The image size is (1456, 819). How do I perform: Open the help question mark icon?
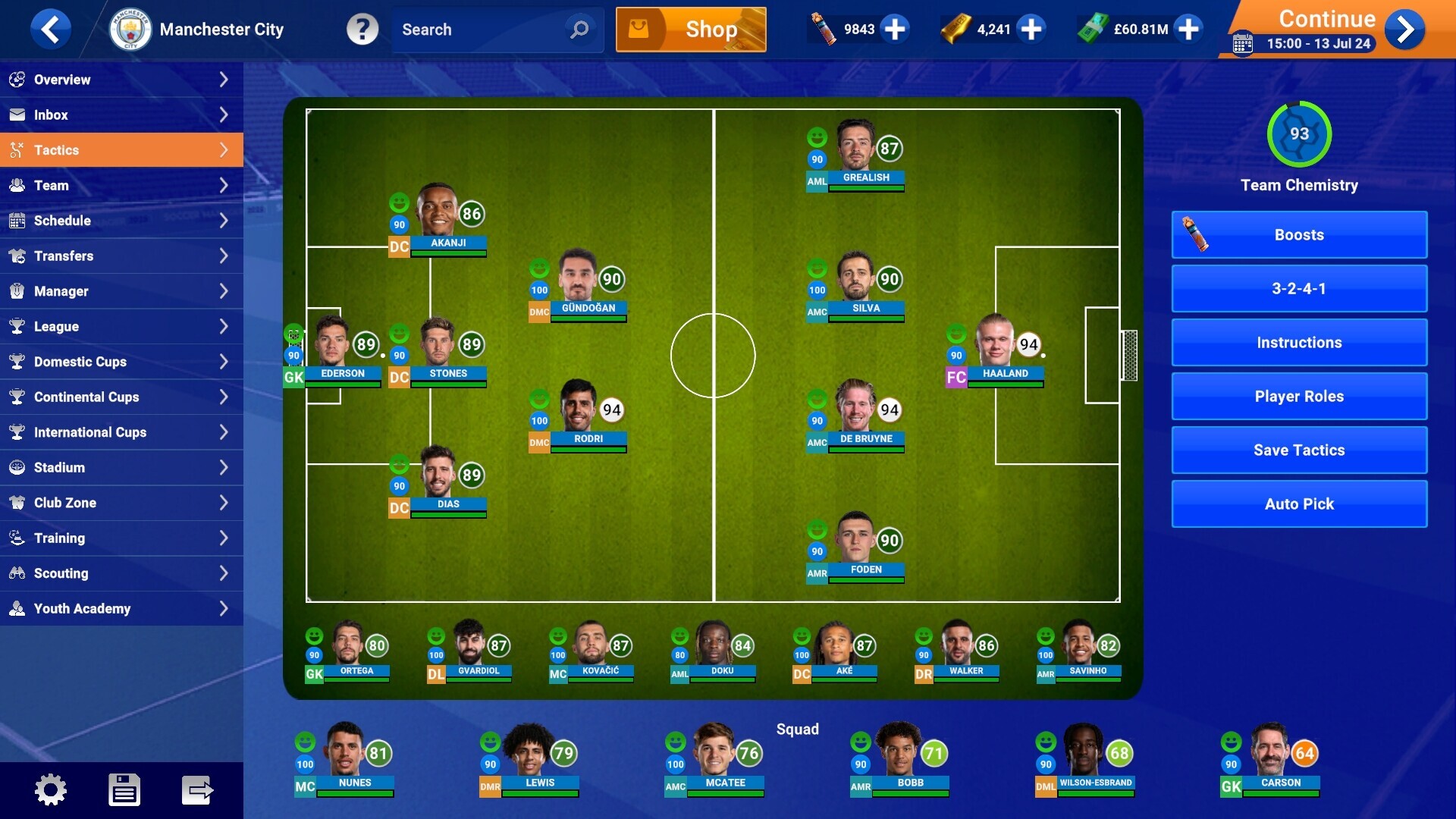(x=363, y=30)
